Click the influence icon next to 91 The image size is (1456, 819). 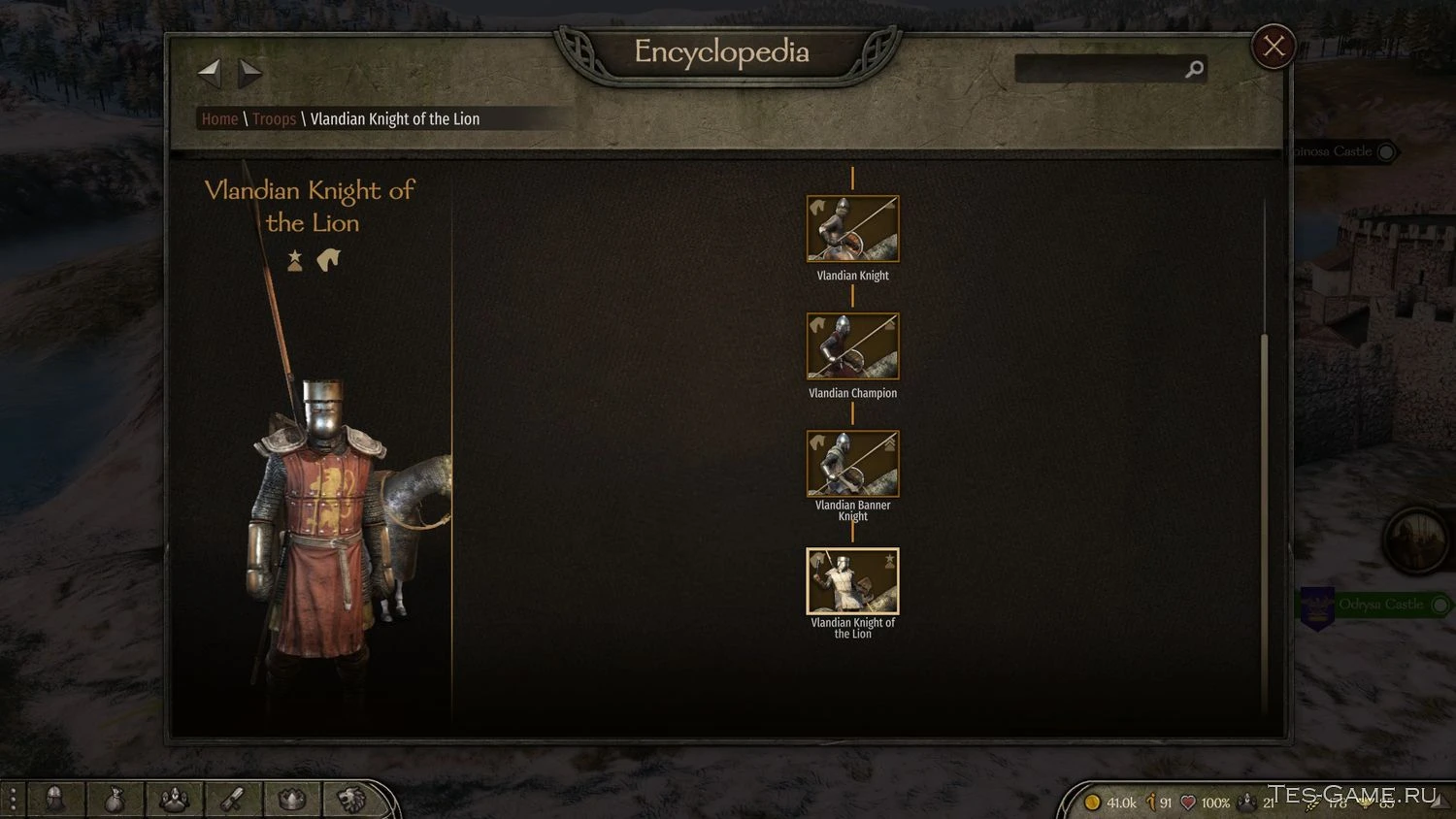pyautogui.click(x=1150, y=803)
